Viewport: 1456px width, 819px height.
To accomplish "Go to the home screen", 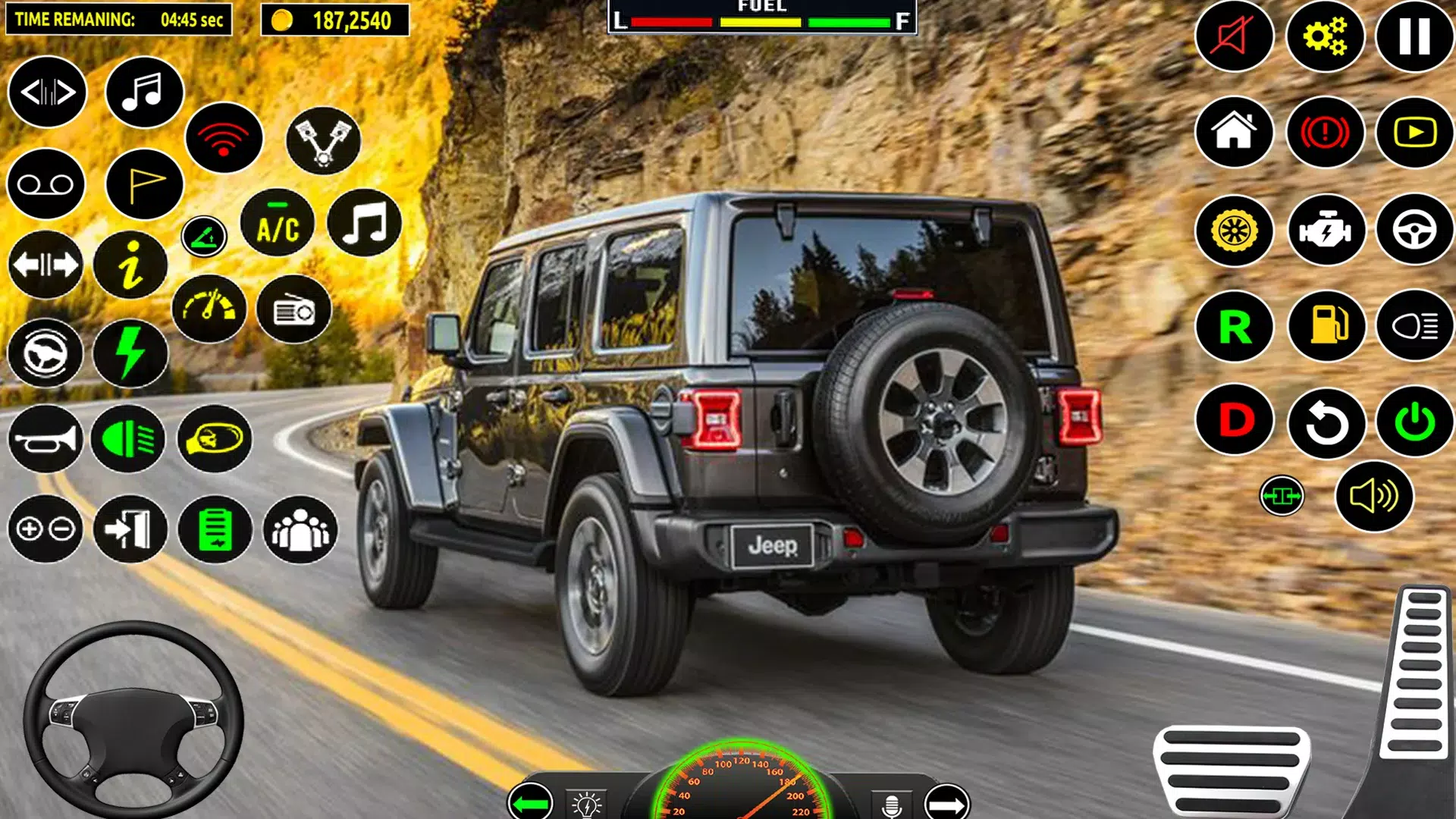I will coord(1234,132).
